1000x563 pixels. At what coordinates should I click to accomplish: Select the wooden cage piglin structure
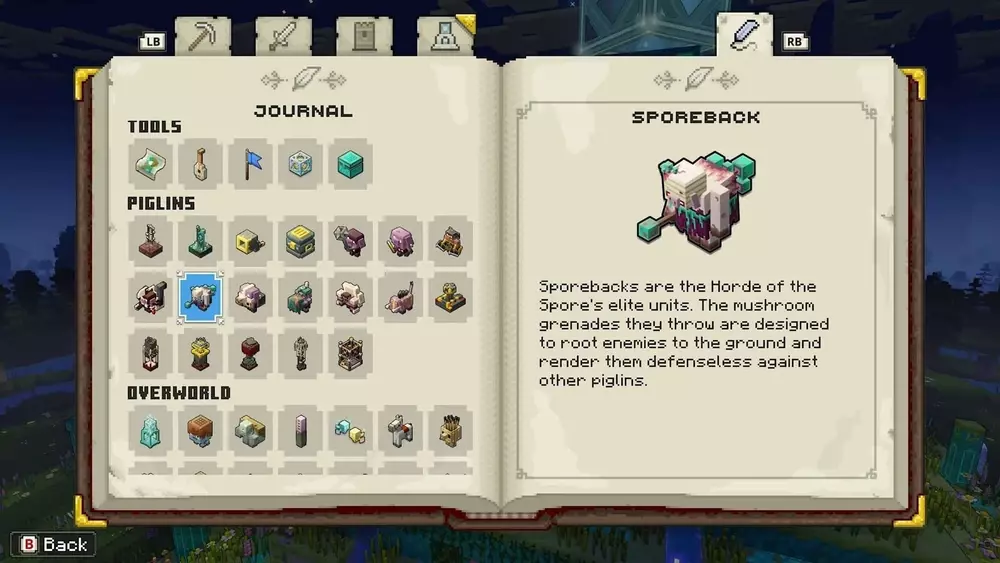(x=350, y=353)
